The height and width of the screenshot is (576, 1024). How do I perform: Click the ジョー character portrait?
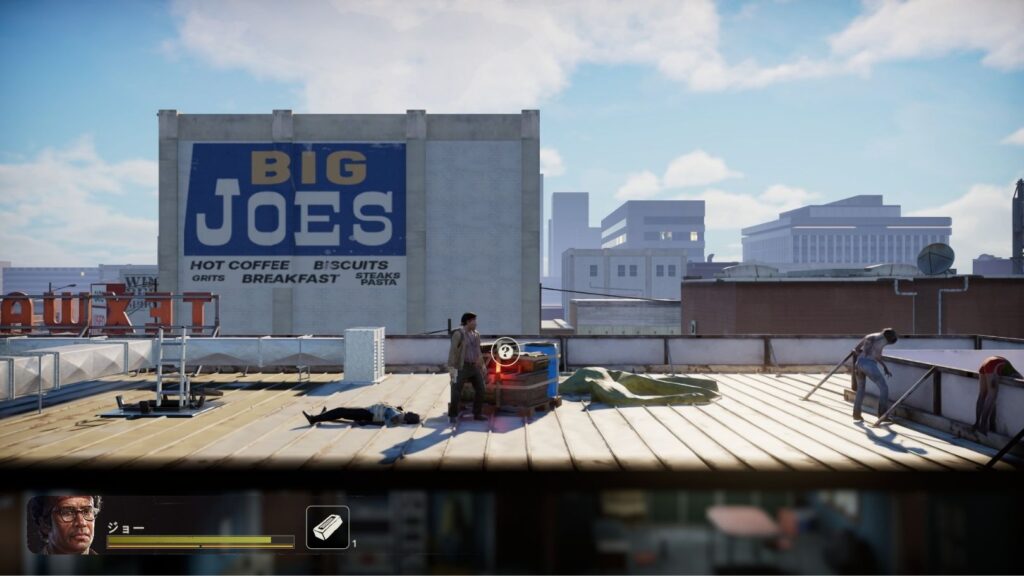pos(65,523)
